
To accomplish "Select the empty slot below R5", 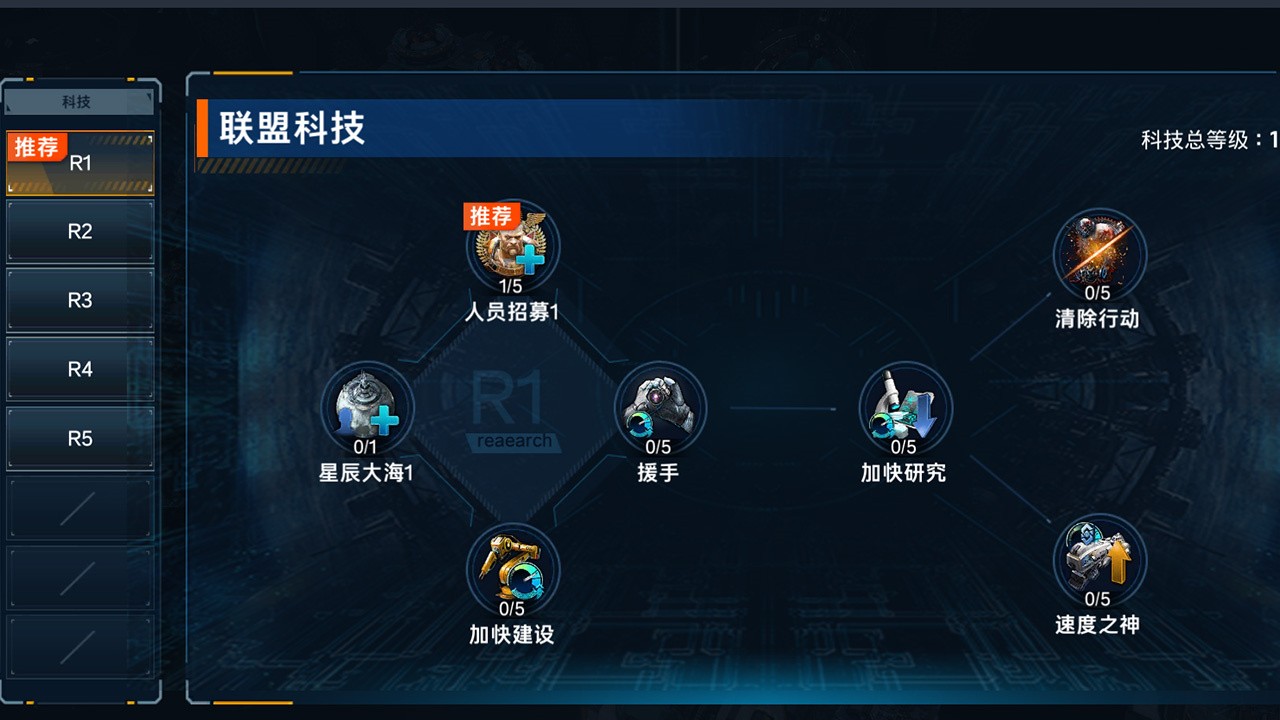I will 79,506.
